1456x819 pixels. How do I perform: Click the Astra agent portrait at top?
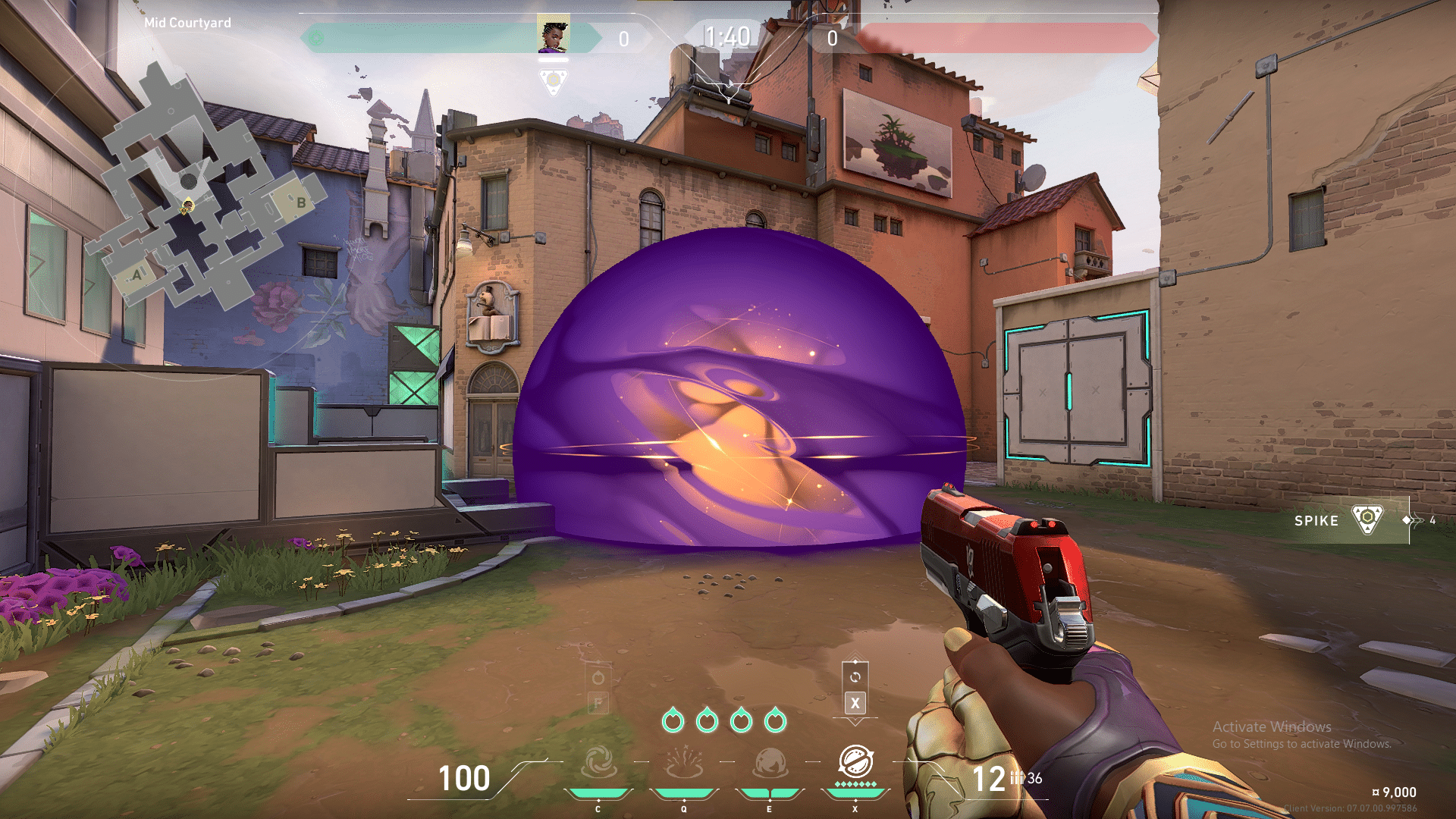pyautogui.click(x=554, y=33)
